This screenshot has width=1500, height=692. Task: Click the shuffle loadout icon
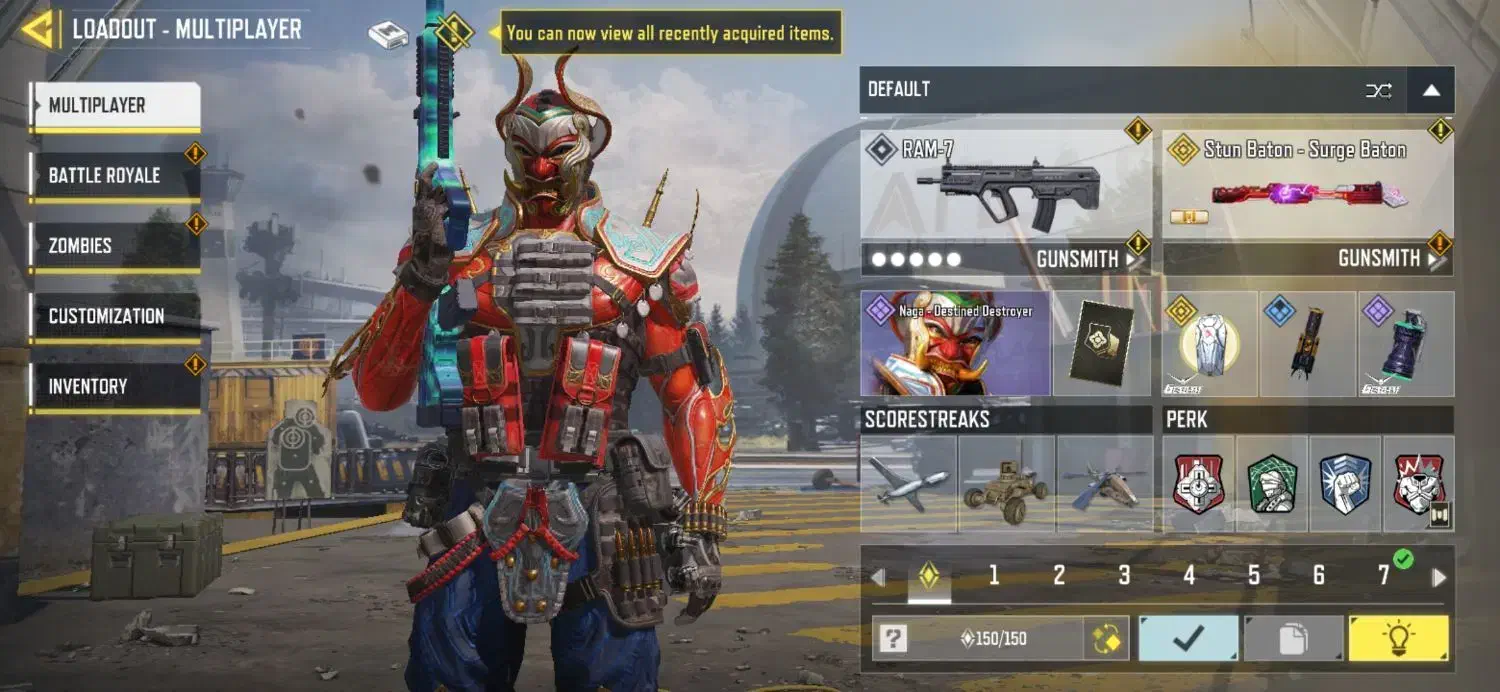pyautogui.click(x=1378, y=90)
